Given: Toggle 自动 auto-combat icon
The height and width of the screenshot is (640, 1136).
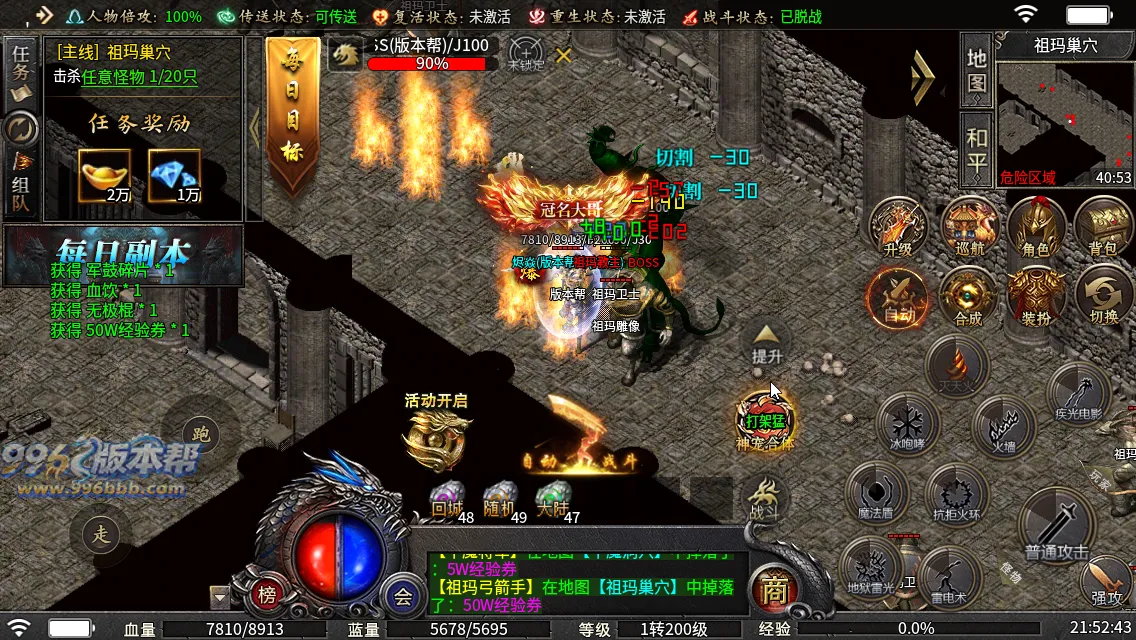Looking at the screenshot, I should [897, 295].
